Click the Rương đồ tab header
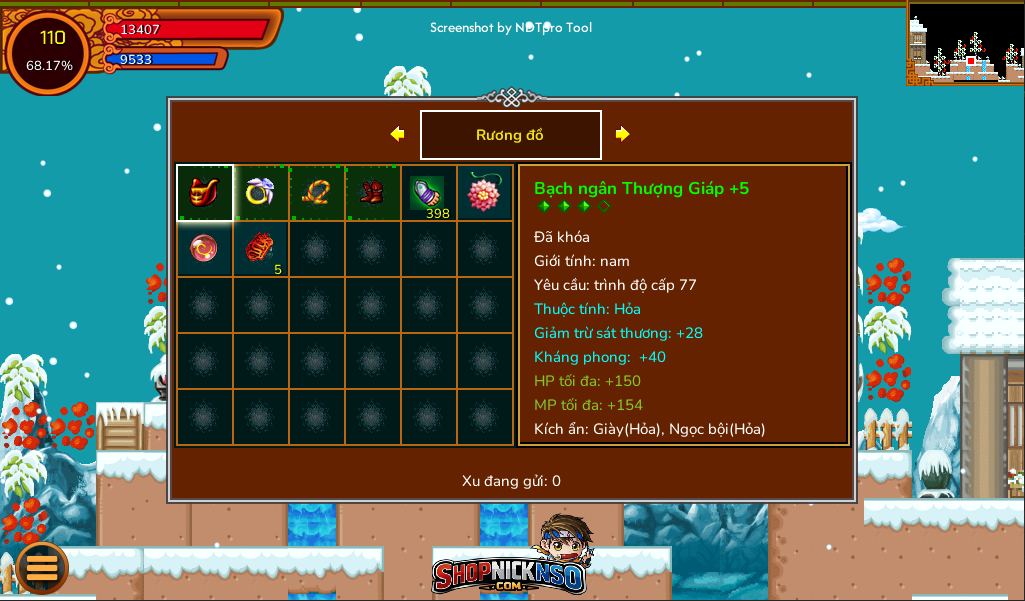 pyautogui.click(x=510, y=135)
